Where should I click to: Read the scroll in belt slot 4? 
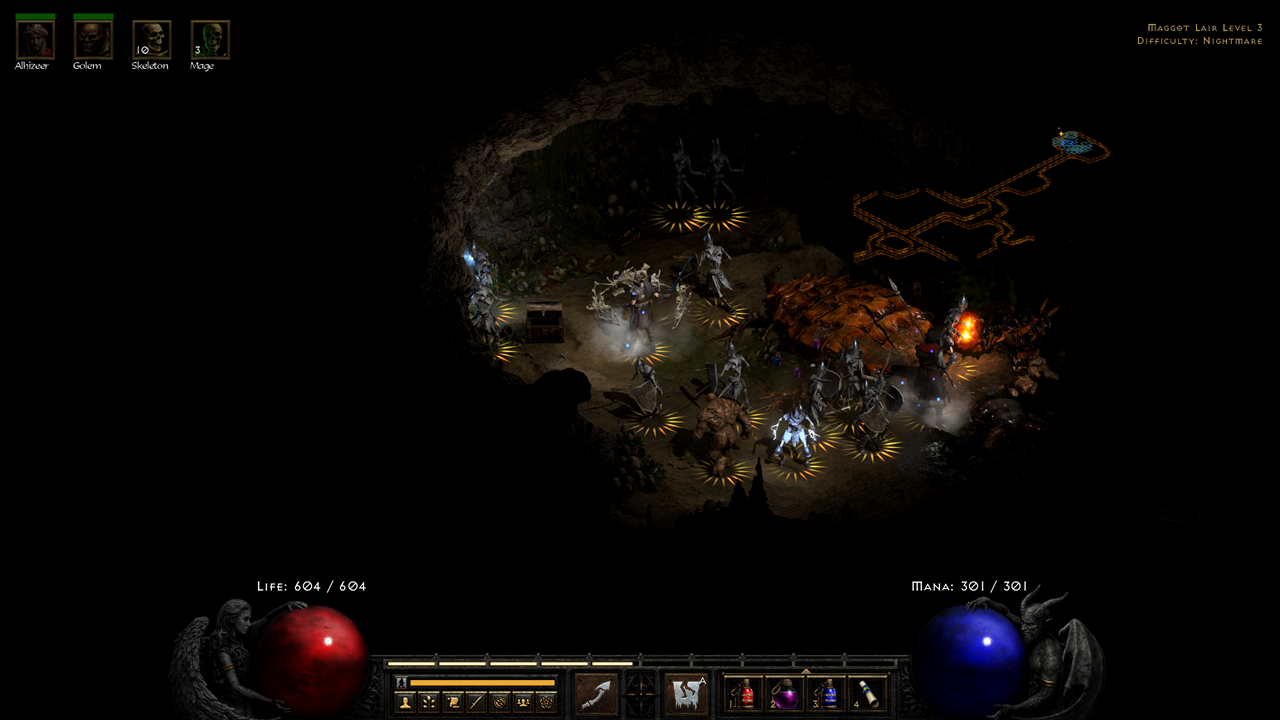pyautogui.click(x=868, y=694)
